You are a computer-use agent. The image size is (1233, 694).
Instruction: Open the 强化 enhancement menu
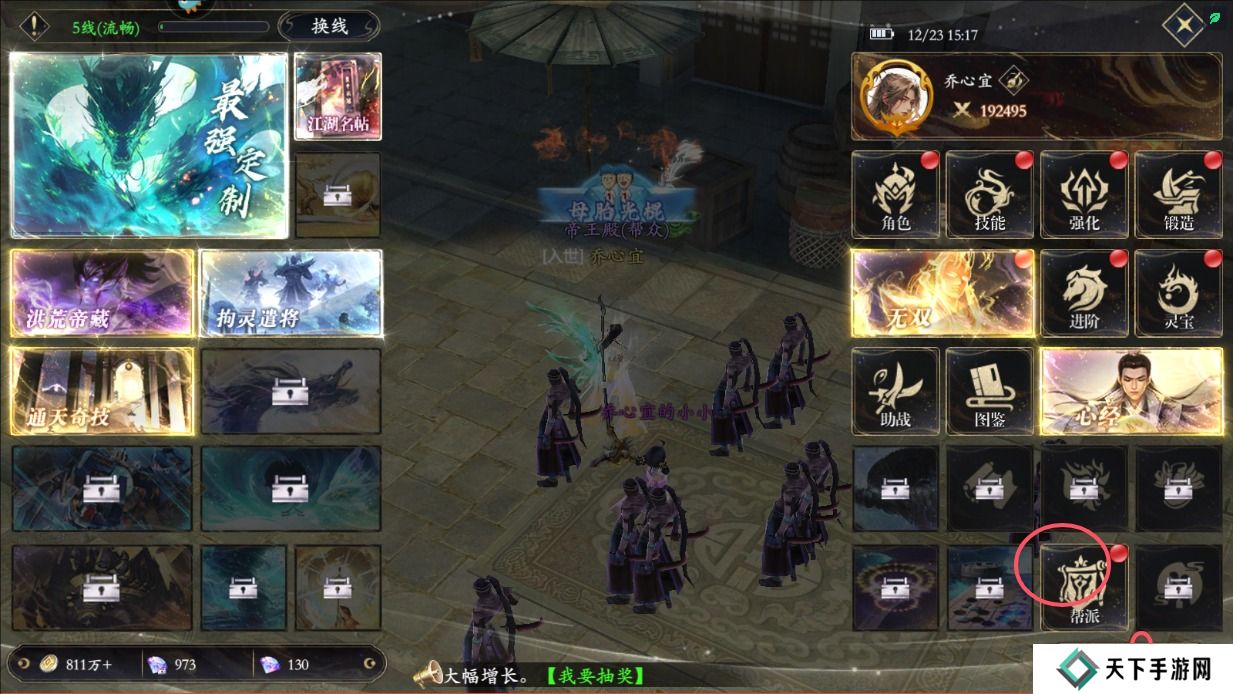click(x=1083, y=194)
